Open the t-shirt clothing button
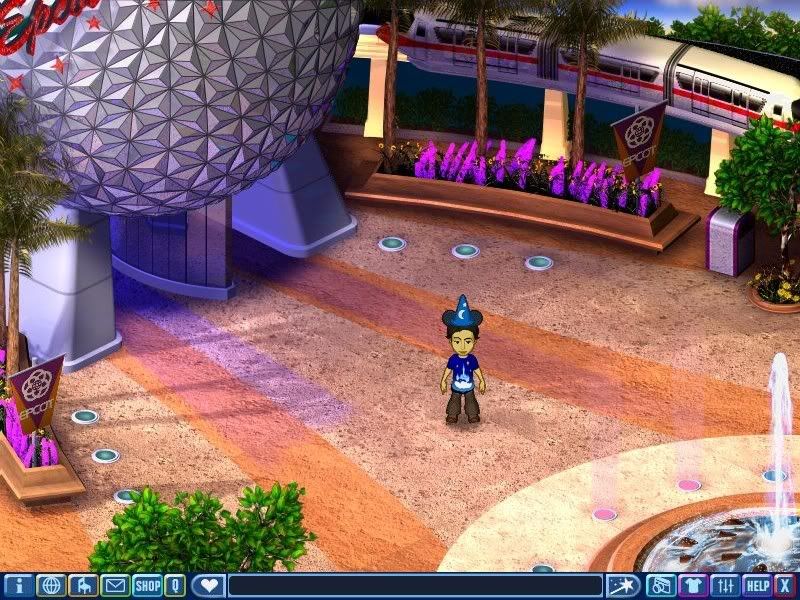Screen dimensions: 800x600 693,586
